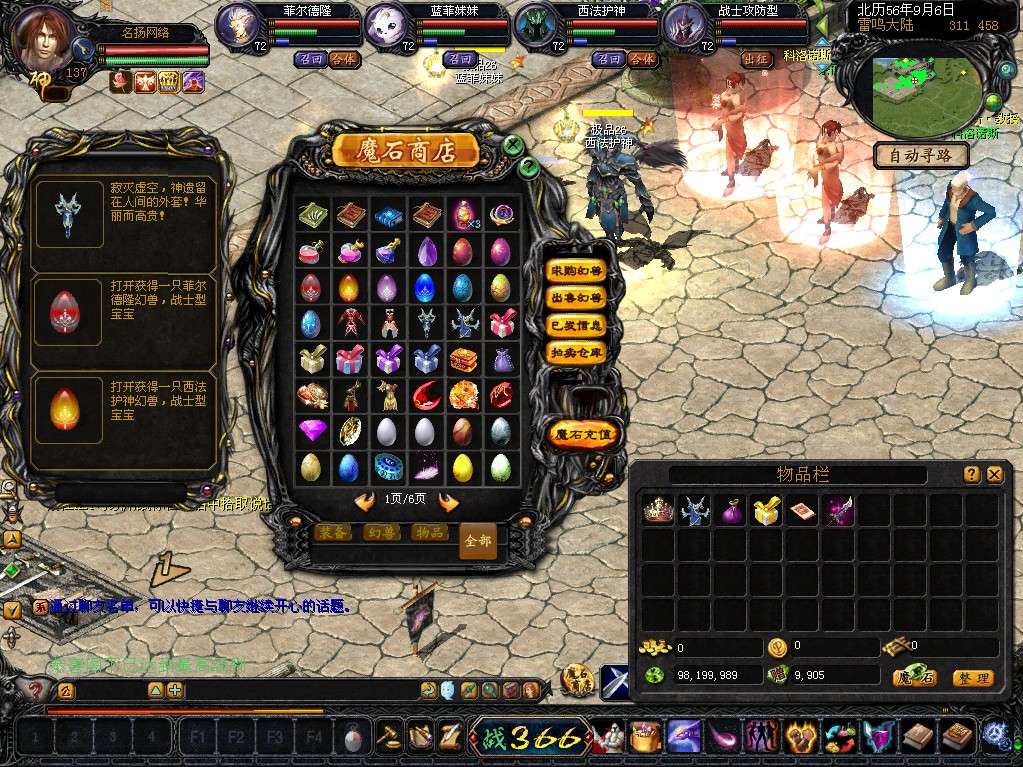1023x767 pixels.
Task: Select the jeweled crown in inventory
Action: coord(657,511)
